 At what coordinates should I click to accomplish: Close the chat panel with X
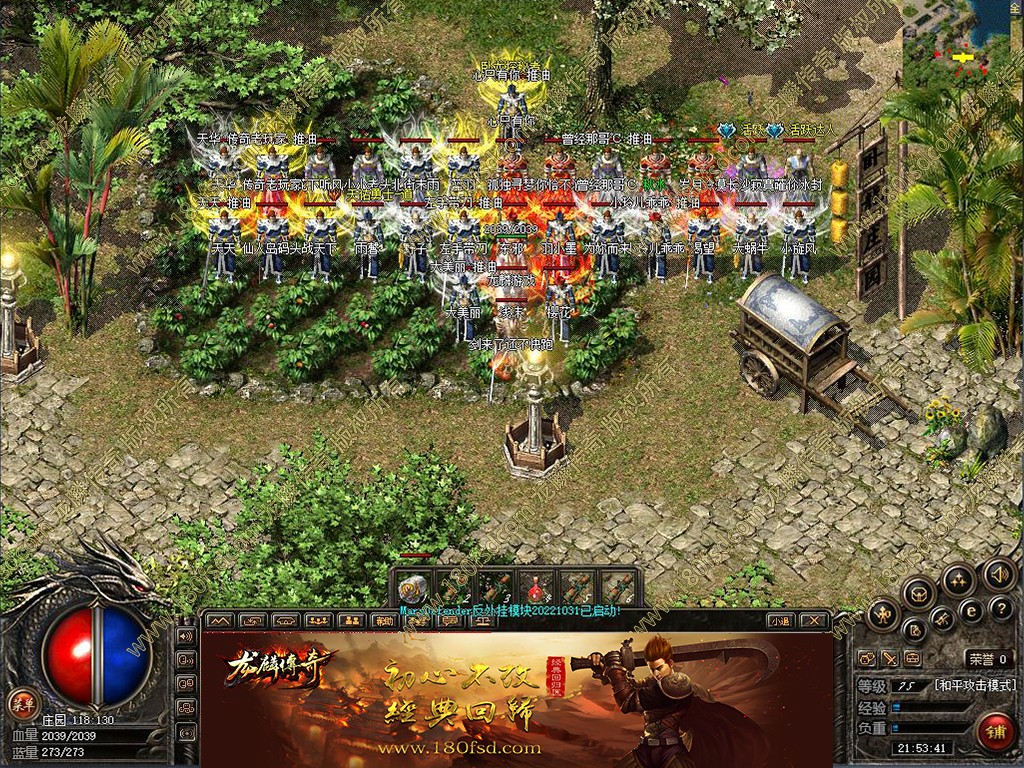(815, 621)
